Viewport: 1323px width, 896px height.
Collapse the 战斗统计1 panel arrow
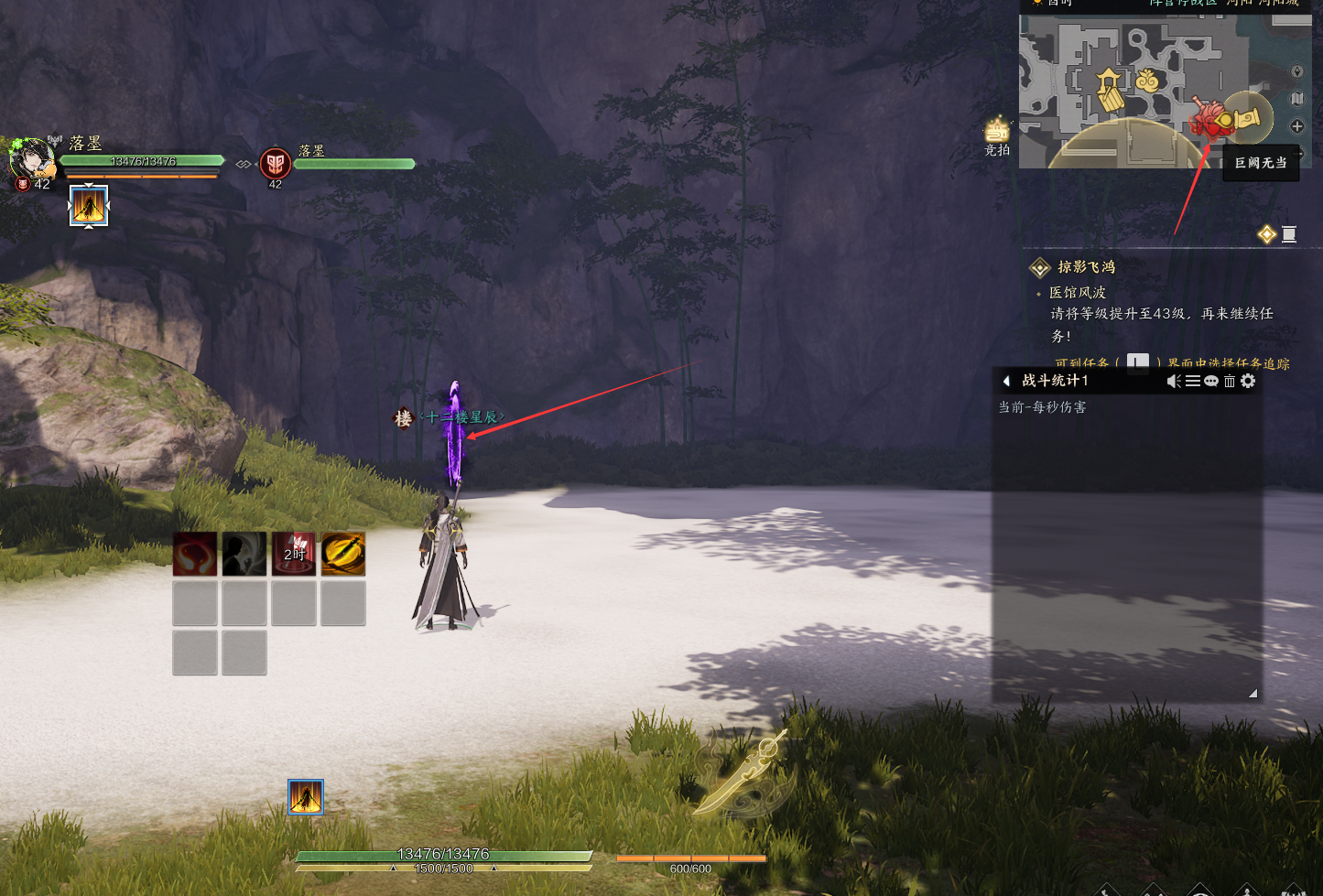[x=1006, y=381]
